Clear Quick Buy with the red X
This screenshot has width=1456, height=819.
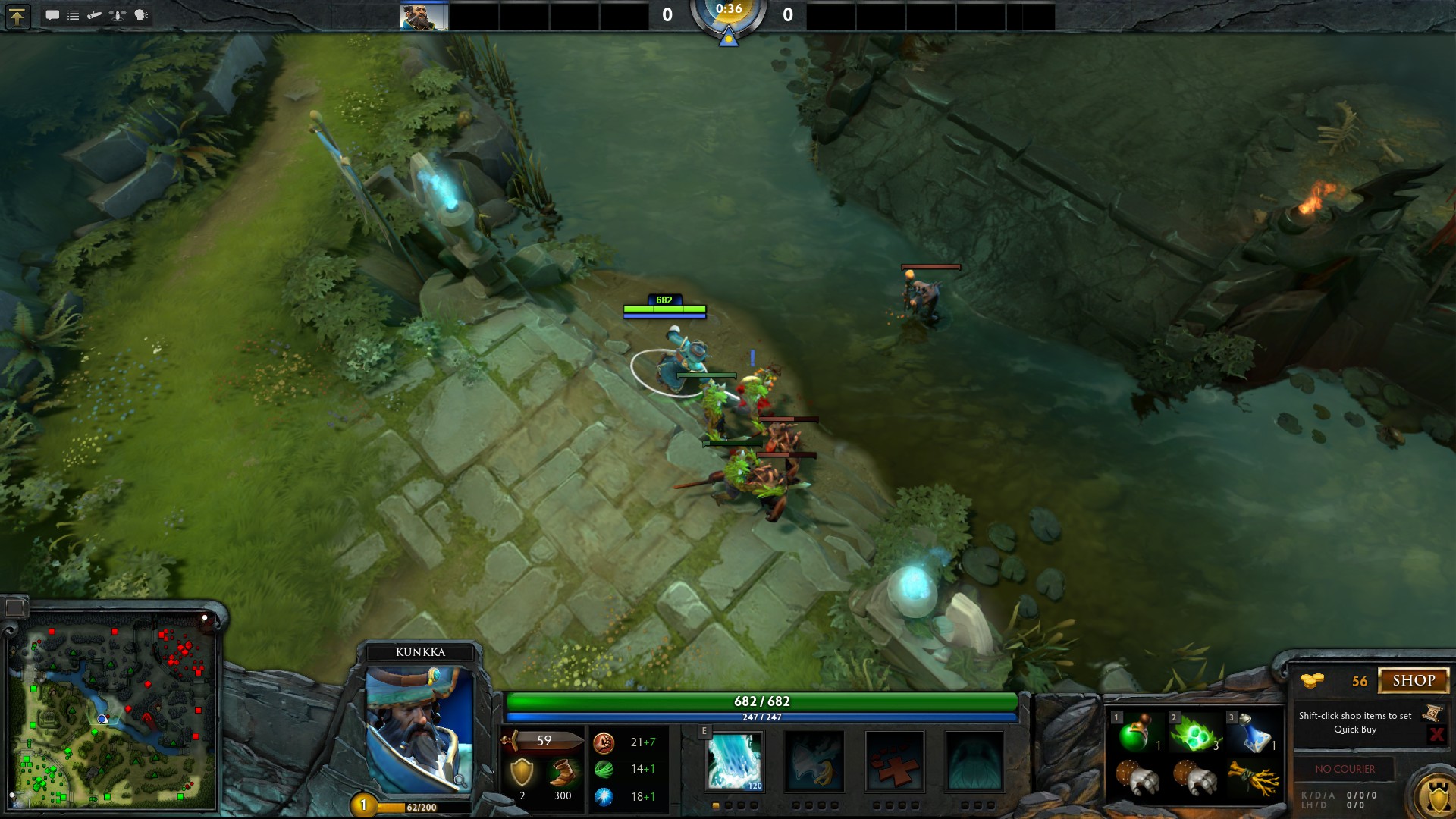coord(1436,734)
